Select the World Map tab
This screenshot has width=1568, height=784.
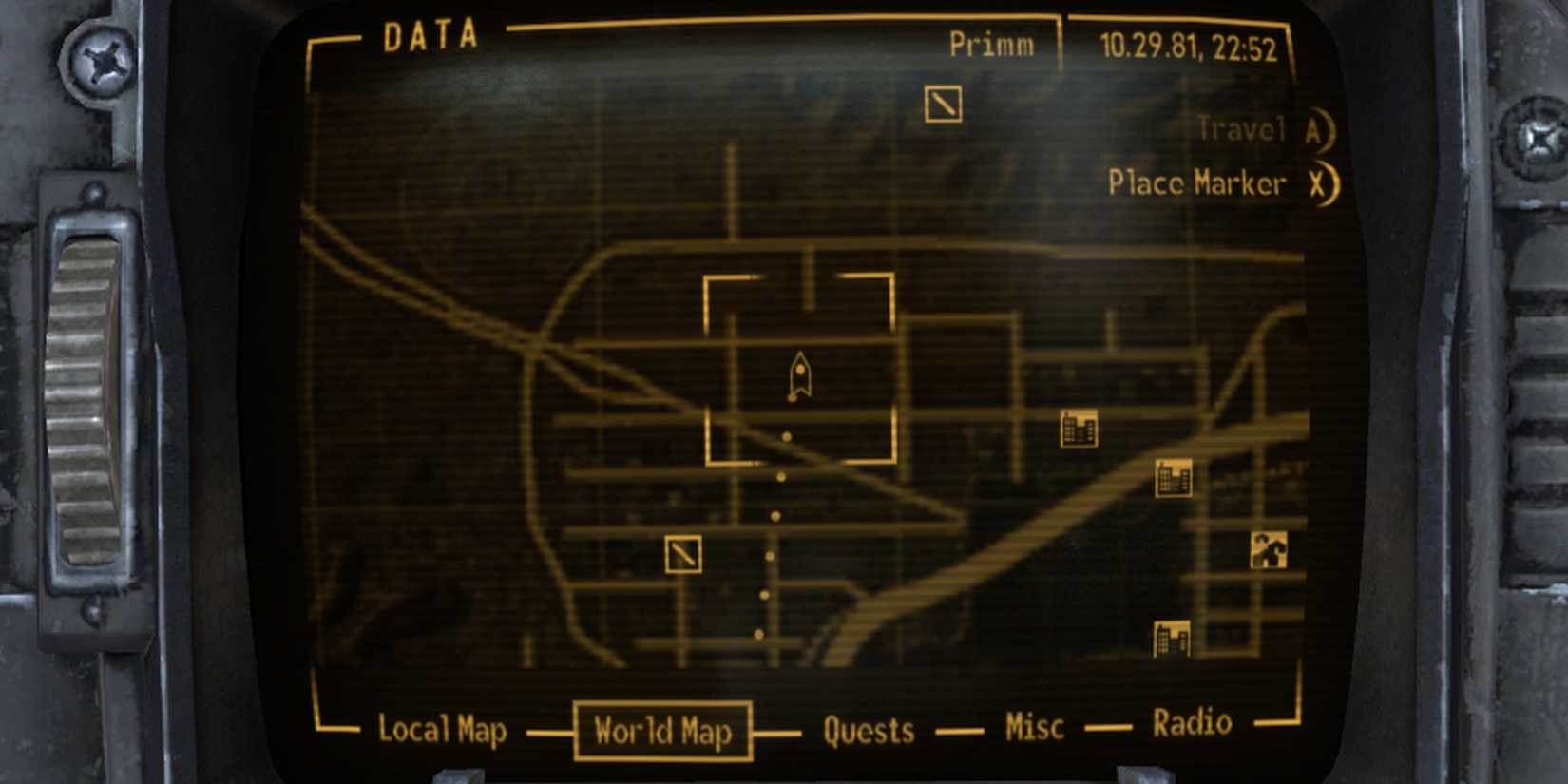[662, 733]
